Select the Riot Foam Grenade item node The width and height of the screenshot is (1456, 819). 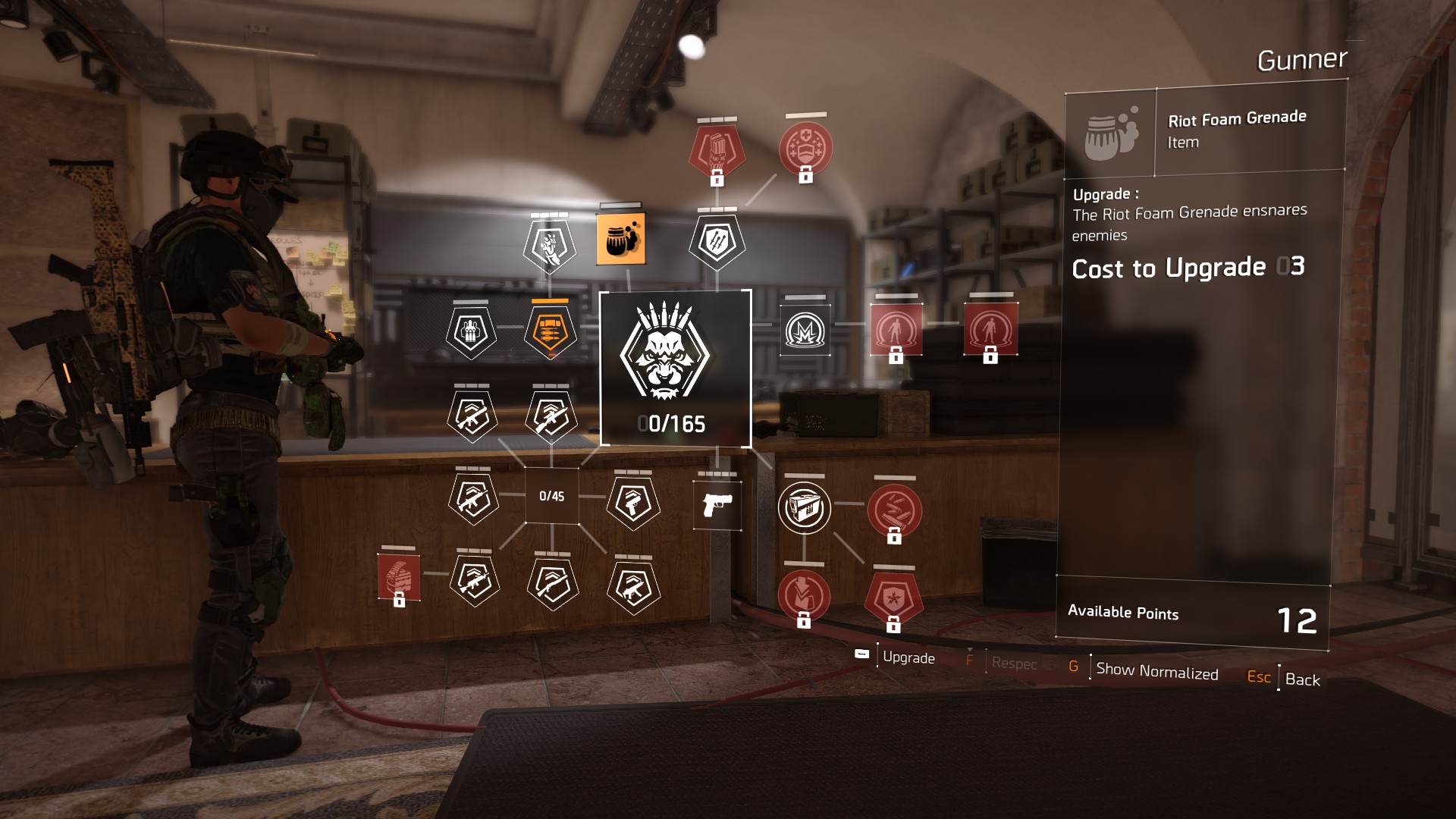pyautogui.click(x=622, y=240)
